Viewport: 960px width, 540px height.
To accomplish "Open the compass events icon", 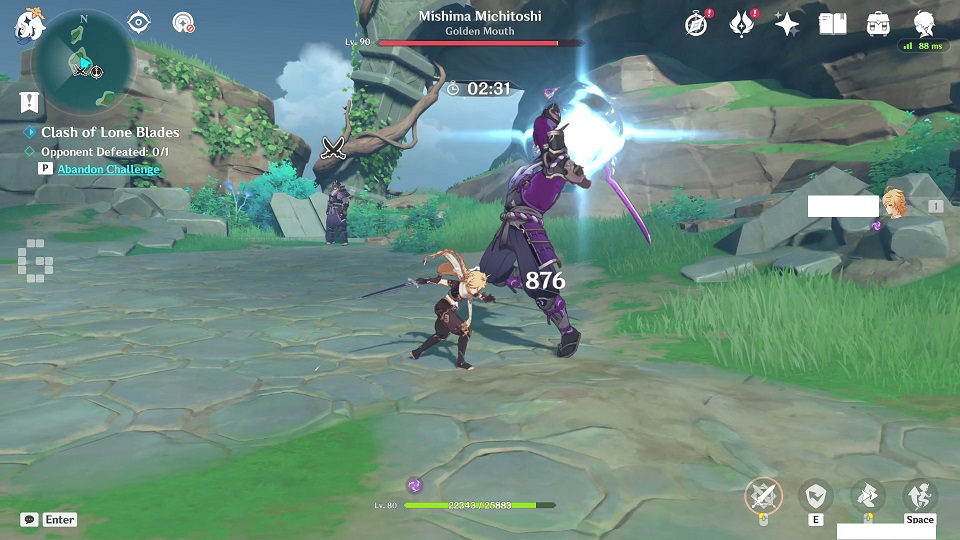I will coord(696,24).
